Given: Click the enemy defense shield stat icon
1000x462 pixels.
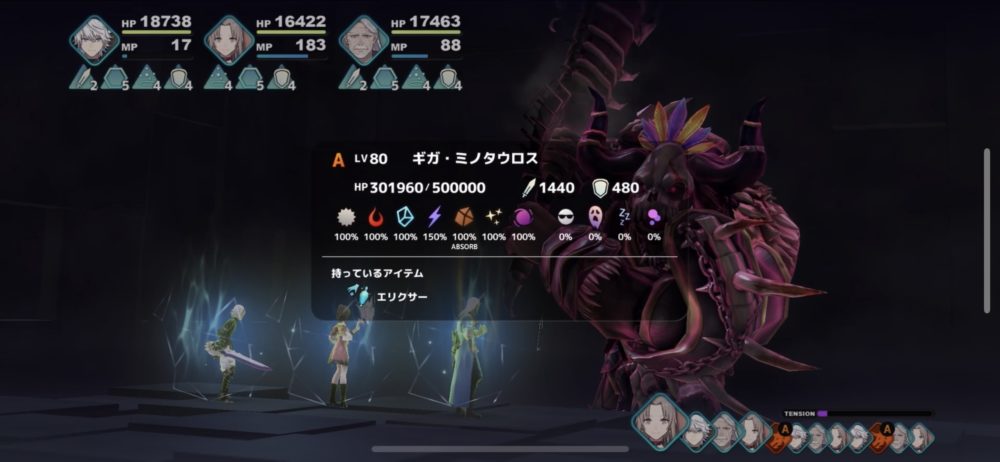Looking at the screenshot, I should (601, 187).
